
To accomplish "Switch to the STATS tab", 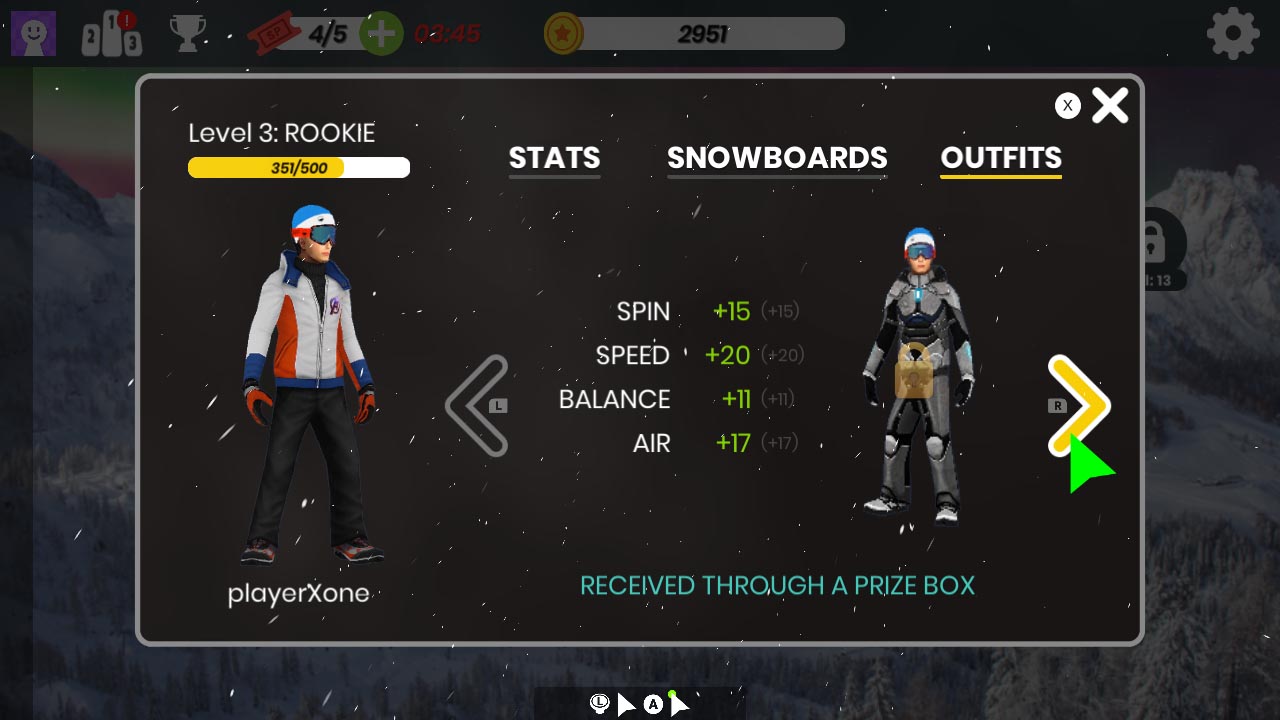I will (554, 158).
